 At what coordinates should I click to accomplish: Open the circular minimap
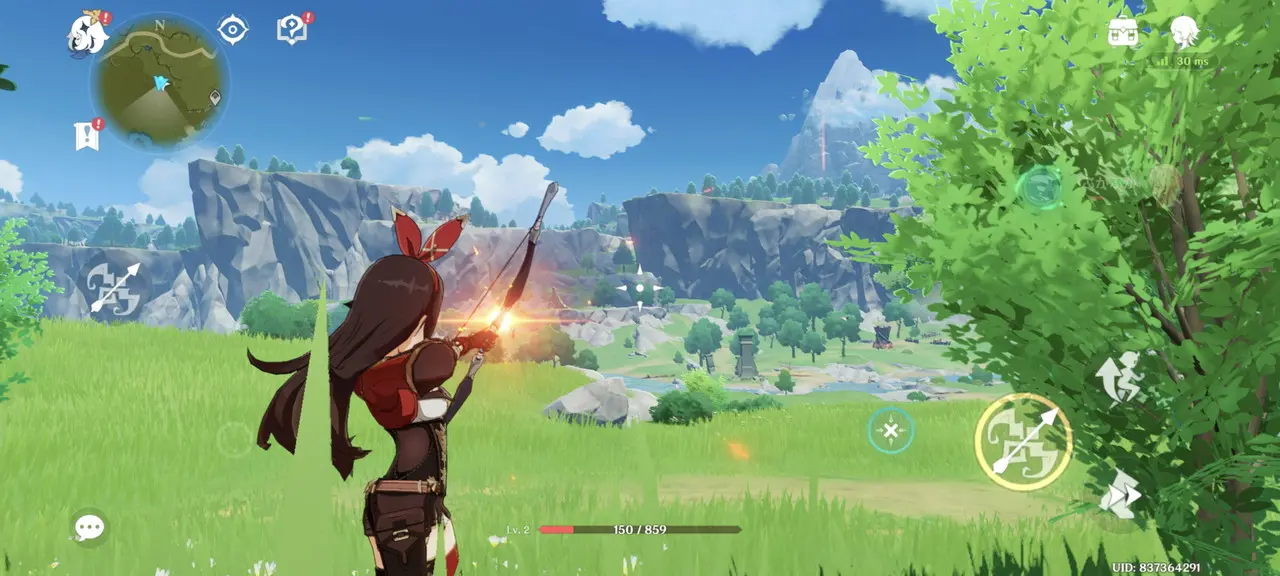[x=160, y=82]
